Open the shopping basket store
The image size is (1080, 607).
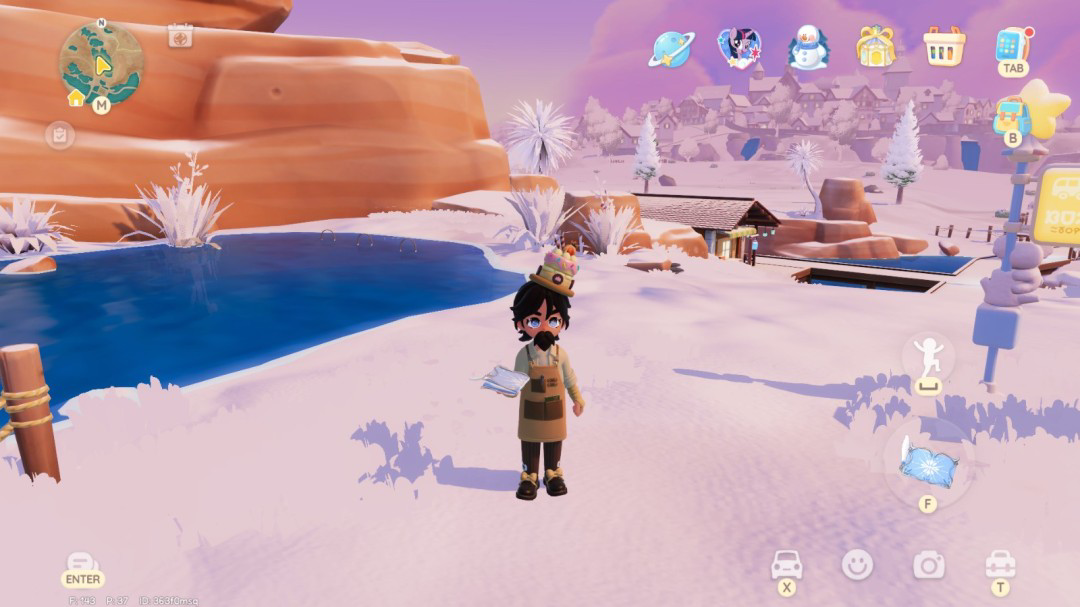(x=944, y=47)
